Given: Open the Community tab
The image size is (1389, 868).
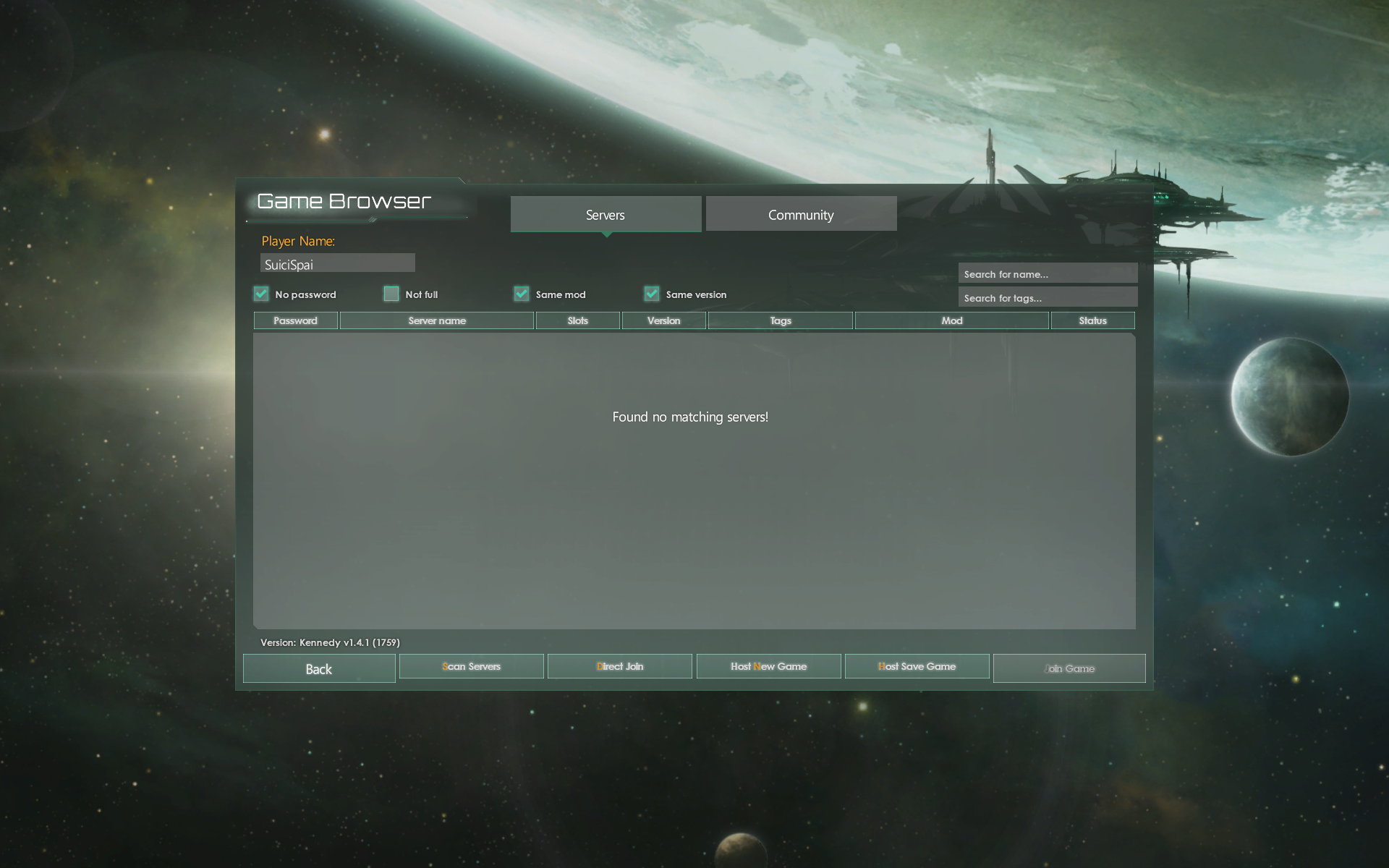Looking at the screenshot, I should point(801,214).
